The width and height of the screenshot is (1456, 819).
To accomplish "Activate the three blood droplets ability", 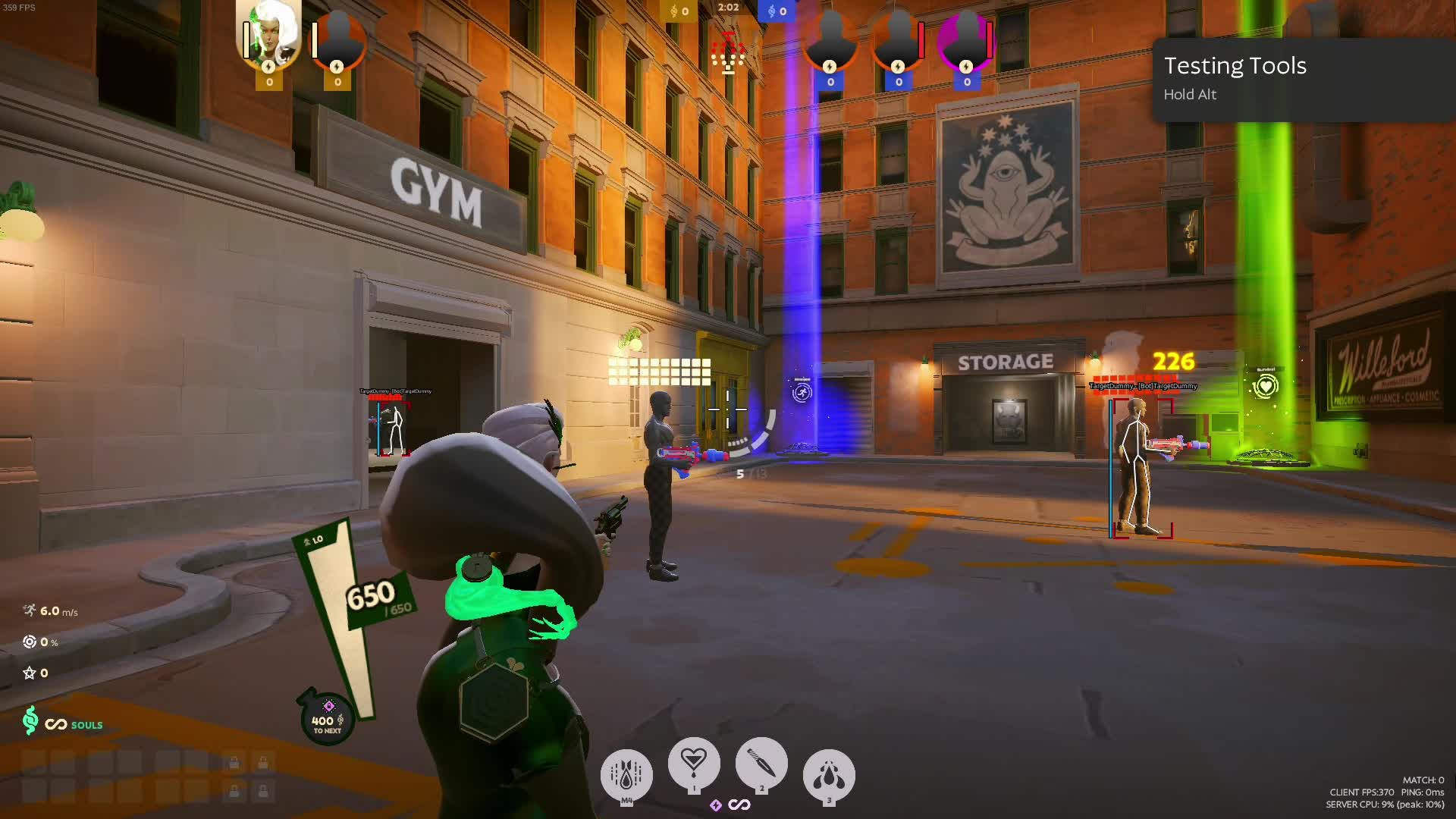I will pos(829,775).
